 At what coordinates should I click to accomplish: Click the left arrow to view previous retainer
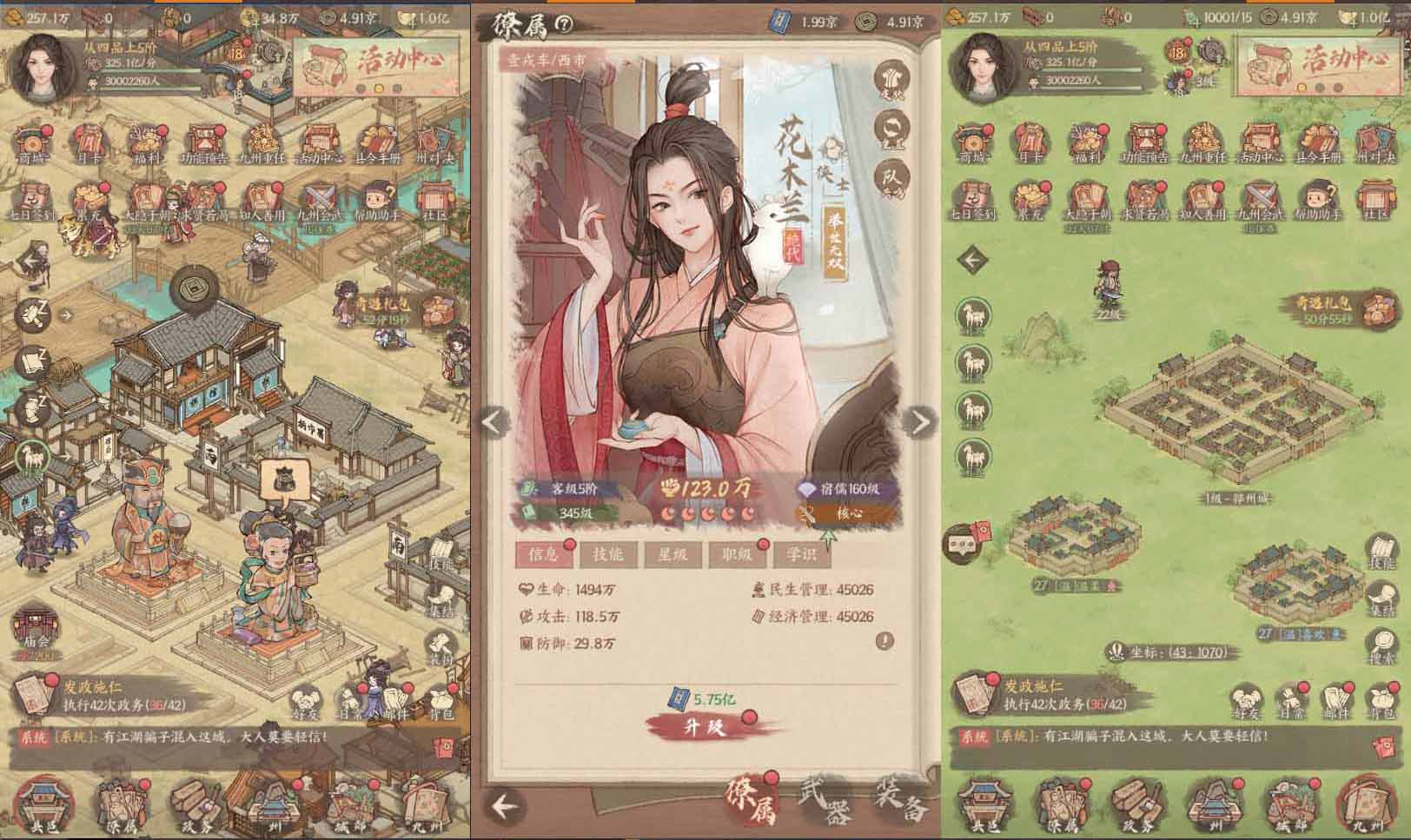tap(494, 423)
